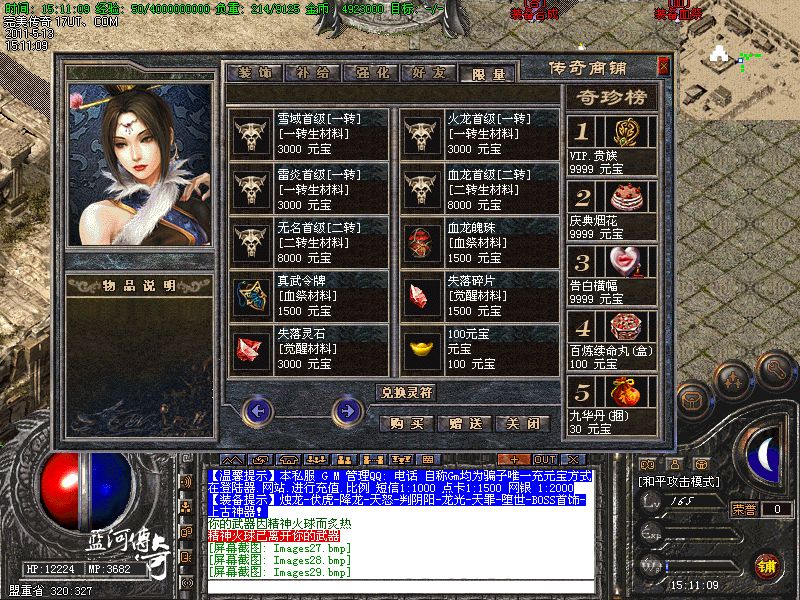The width and height of the screenshot is (800, 600).
Task: Close the shop with the red X
Action: coord(663,67)
